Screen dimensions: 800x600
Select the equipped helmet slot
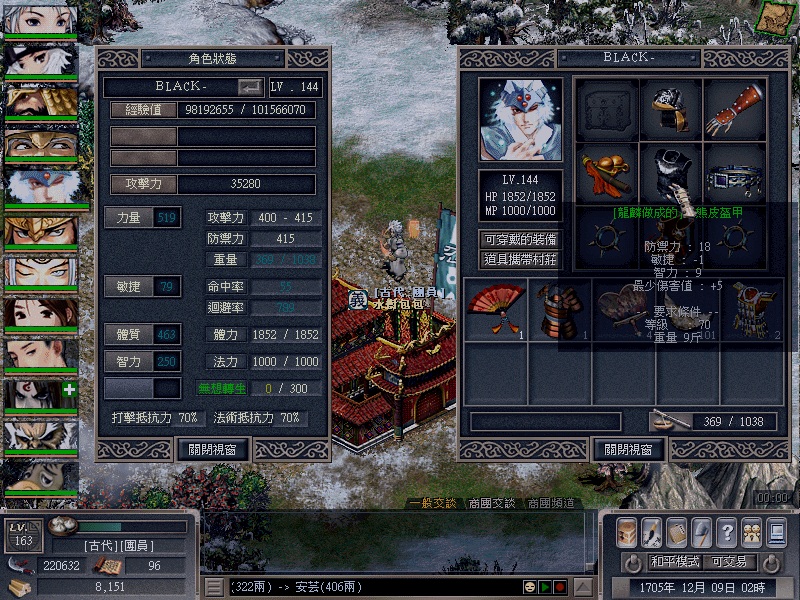pyautogui.click(x=671, y=109)
